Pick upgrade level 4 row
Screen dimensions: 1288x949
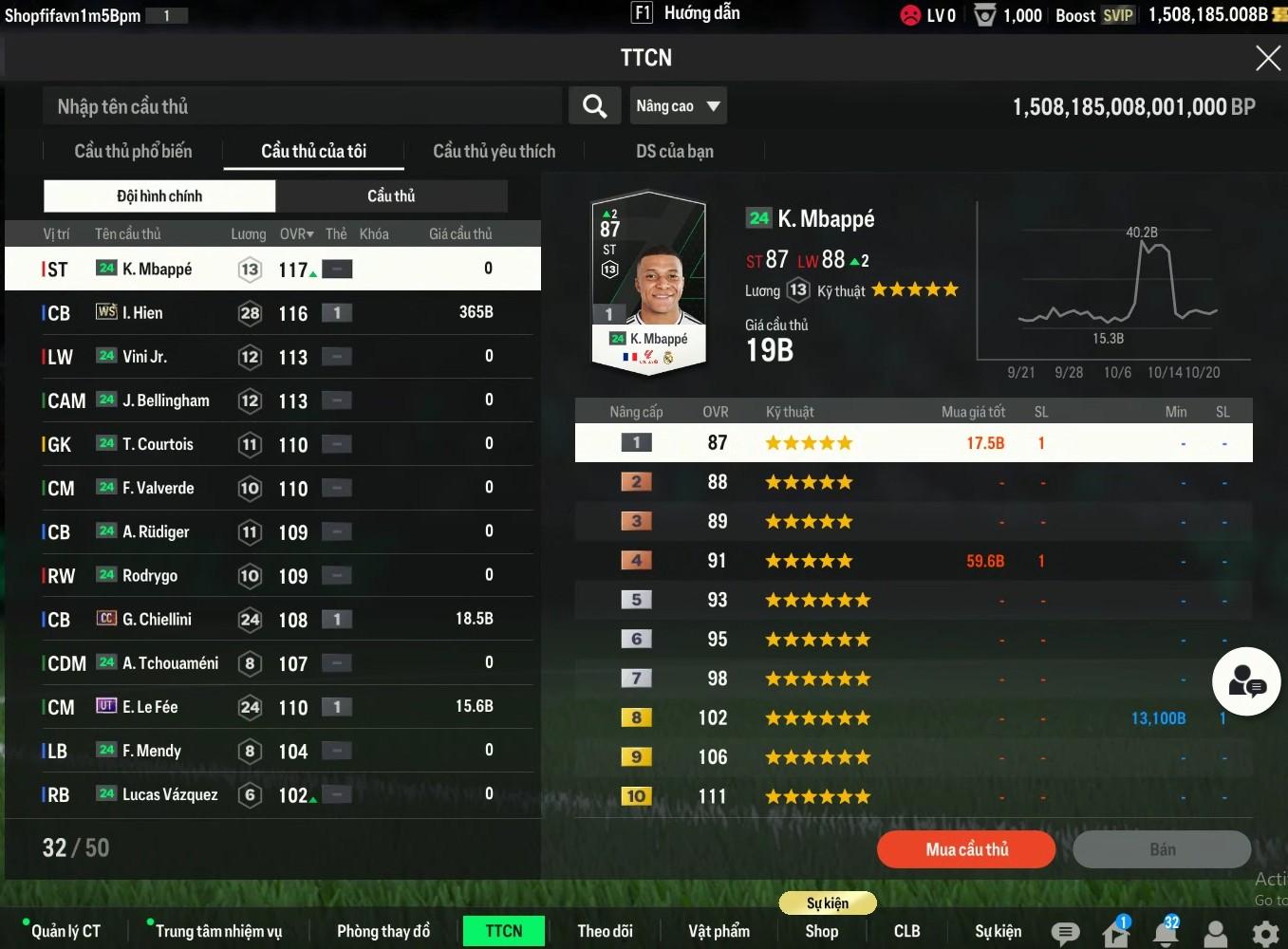click(913, 561)
